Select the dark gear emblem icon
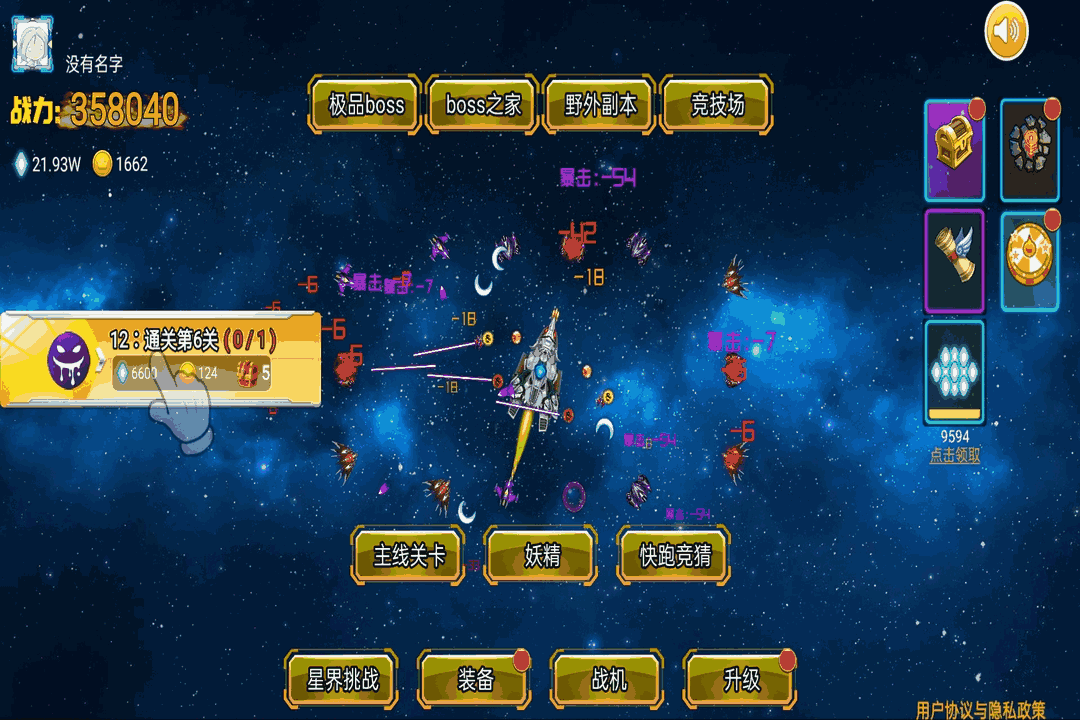 (1029, 150)
